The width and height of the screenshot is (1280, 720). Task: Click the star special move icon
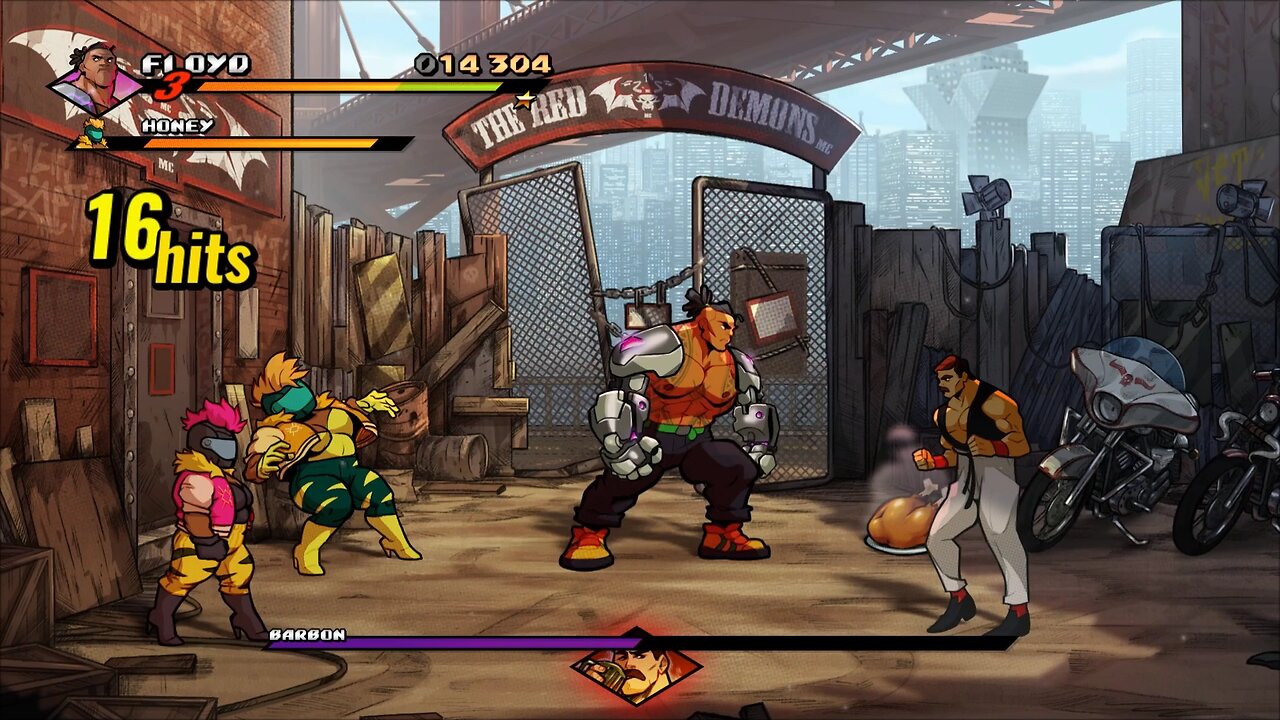tap(523, 98)
